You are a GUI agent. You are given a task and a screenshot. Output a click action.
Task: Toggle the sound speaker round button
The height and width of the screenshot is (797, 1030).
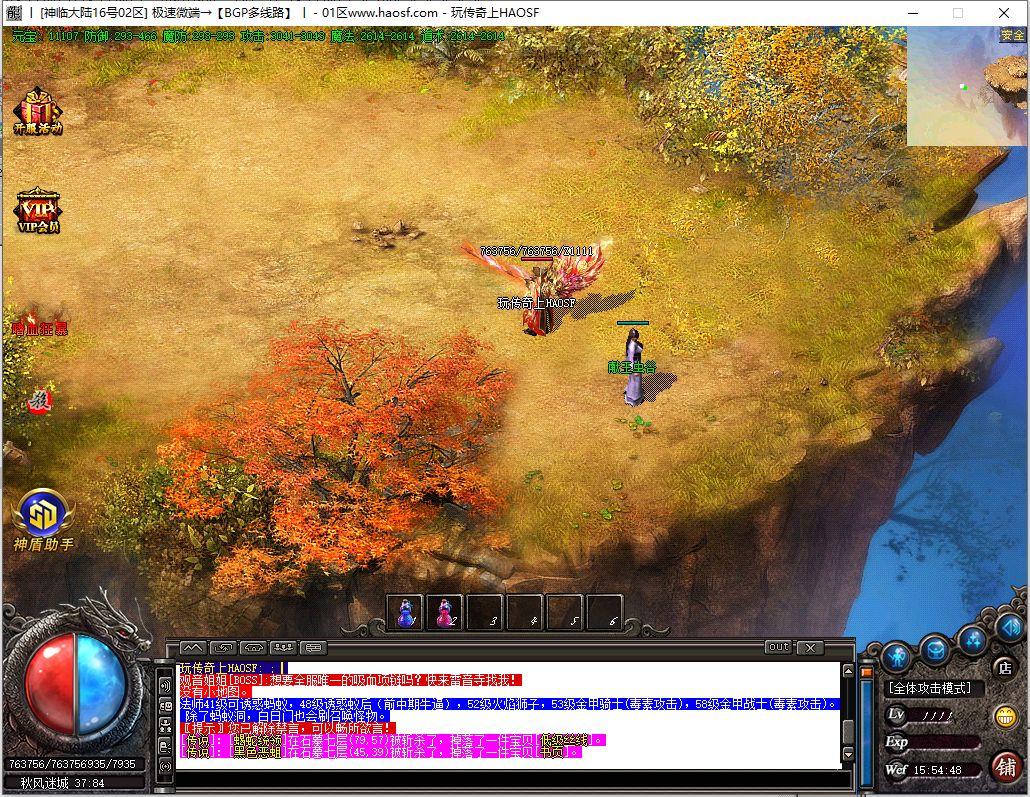click(1009, 627)
